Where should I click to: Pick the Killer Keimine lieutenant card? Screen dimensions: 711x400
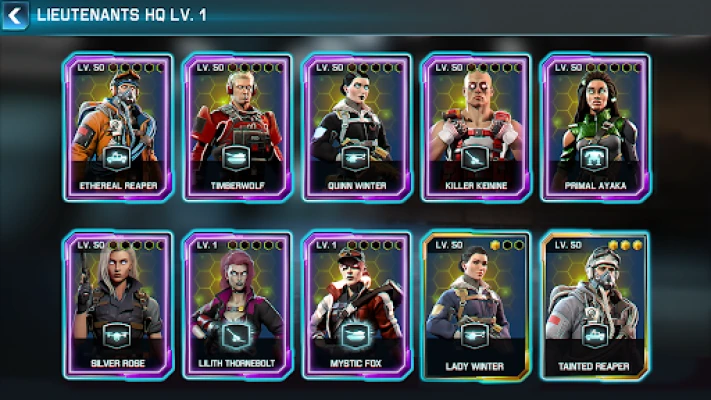476,127
